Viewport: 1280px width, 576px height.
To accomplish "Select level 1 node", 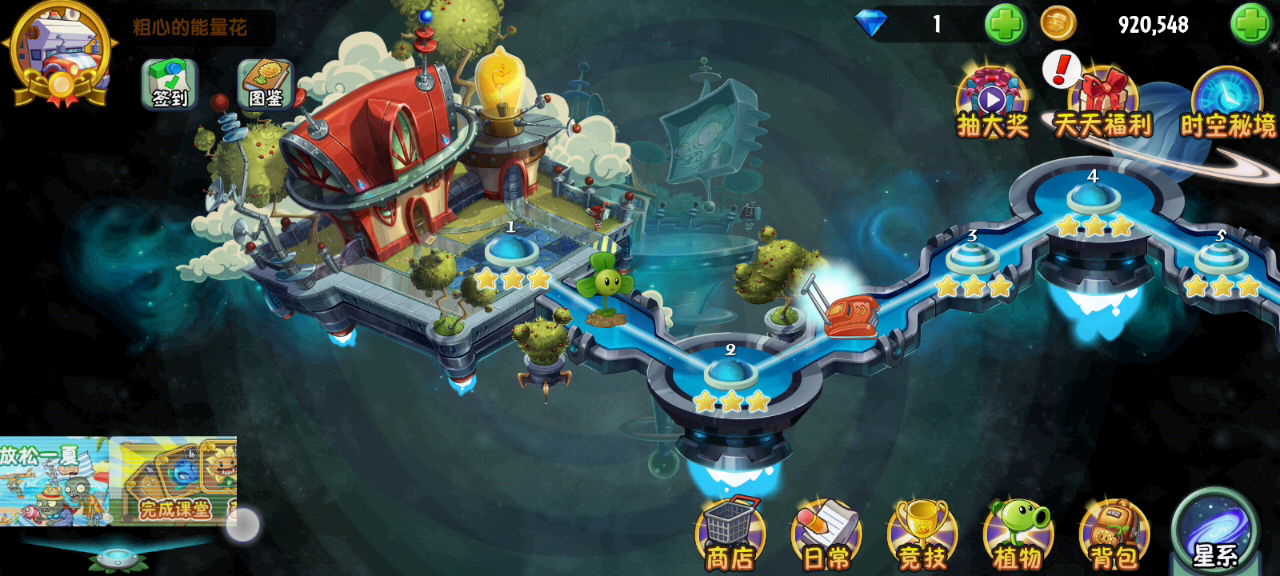I will [511, 250].
